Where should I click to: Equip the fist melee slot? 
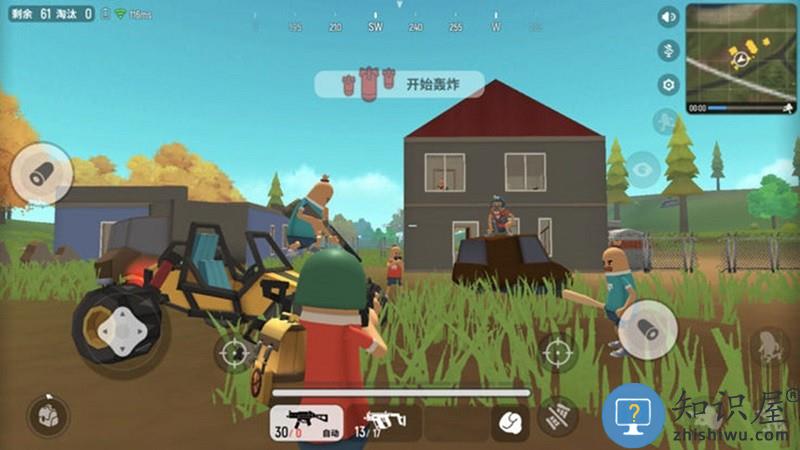[x=510, y=423]
